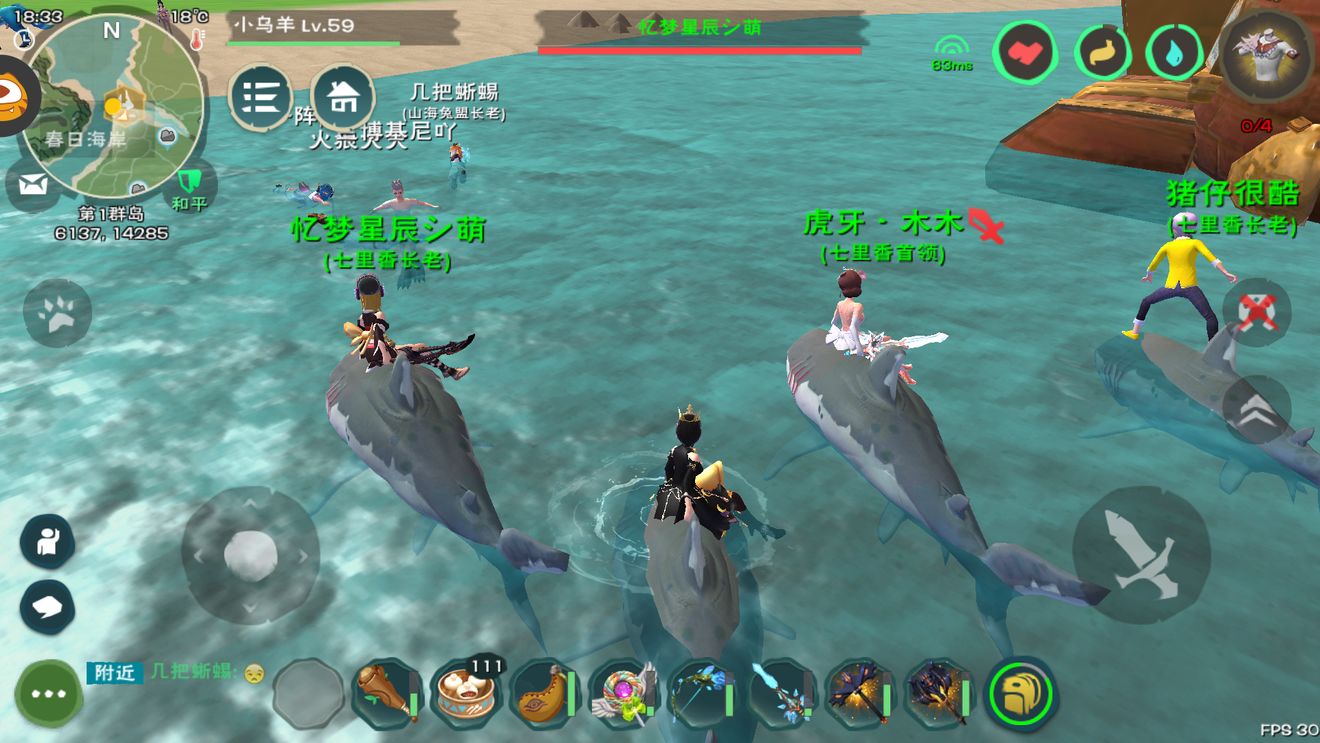Screen dimensions: 1320x743
Task: Open the green three-dots menu button
Action: click(x=48, y=693)
